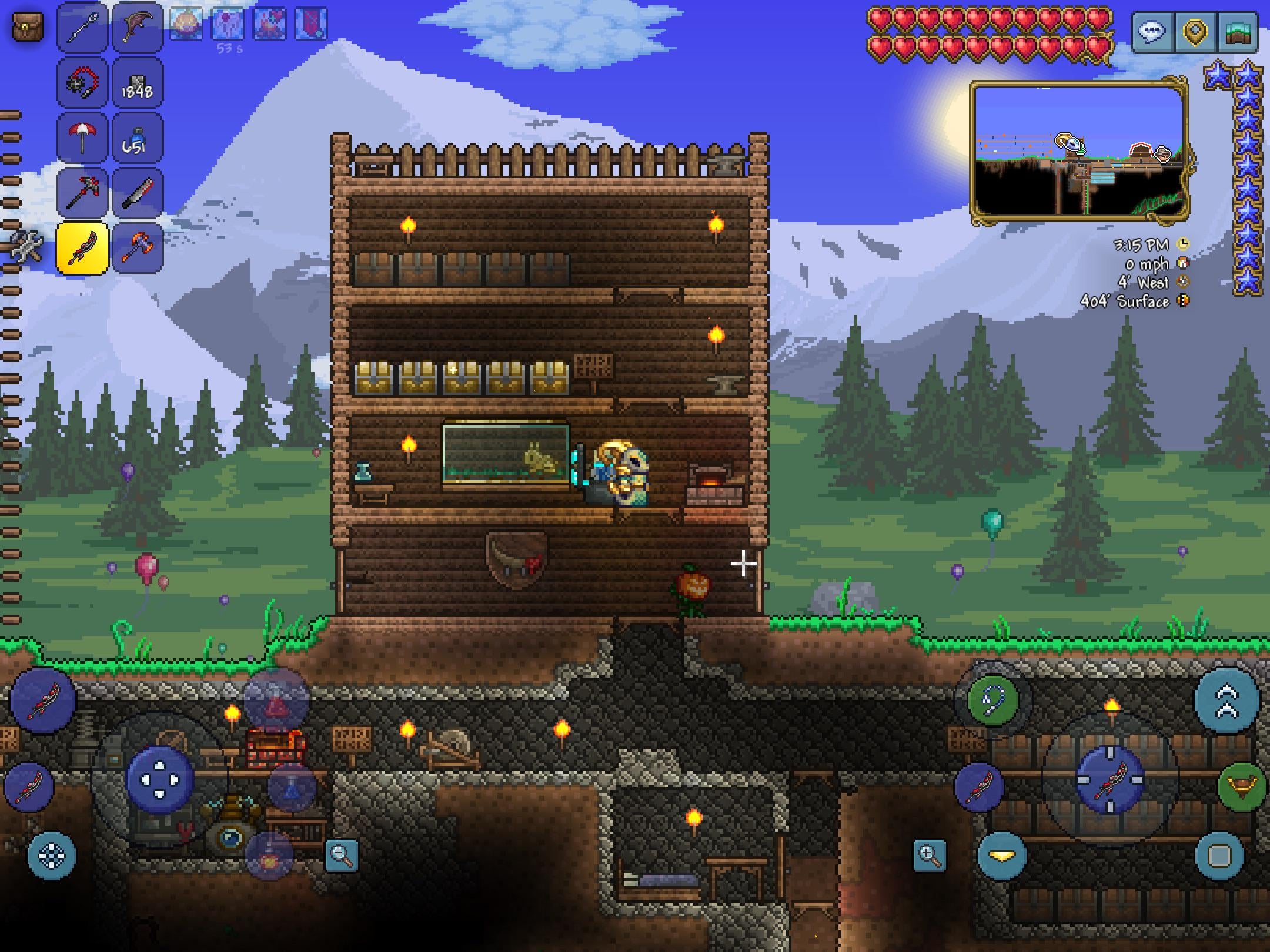Screen dimensions: 1270x952
Task: Tap the yellow map pin button
Action: [1195, 32]
